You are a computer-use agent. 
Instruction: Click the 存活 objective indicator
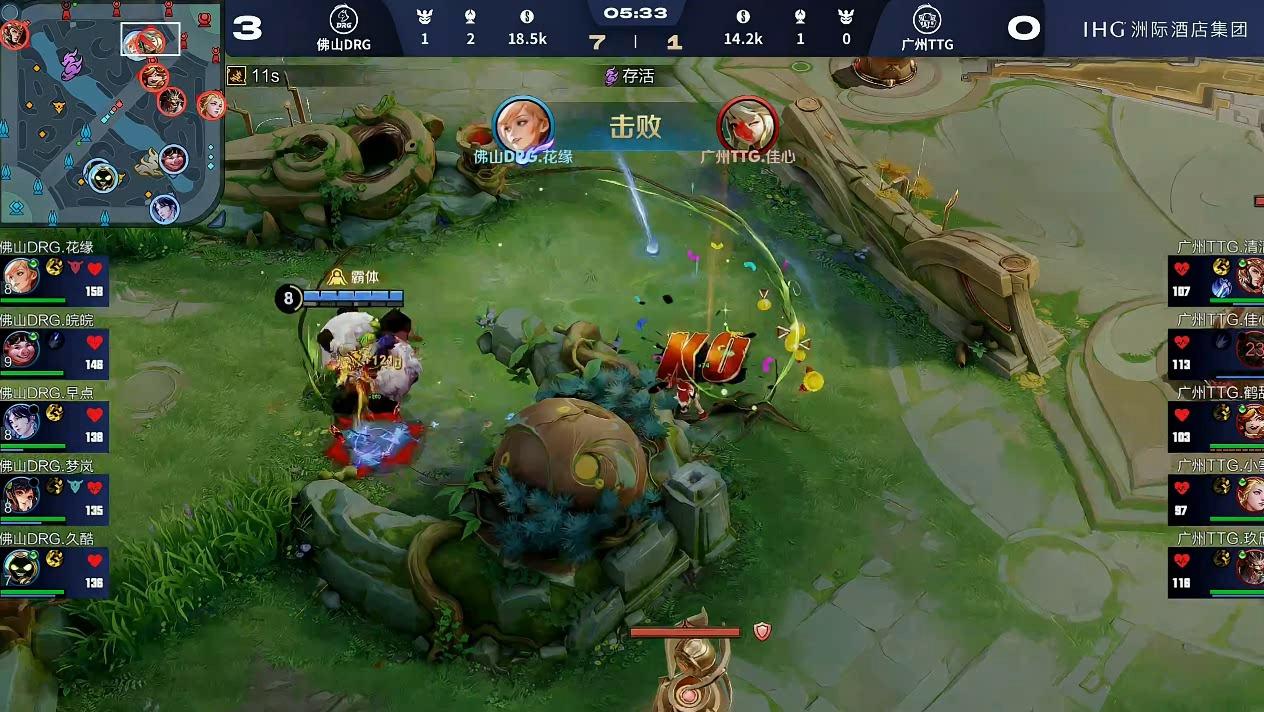[630, 76]
